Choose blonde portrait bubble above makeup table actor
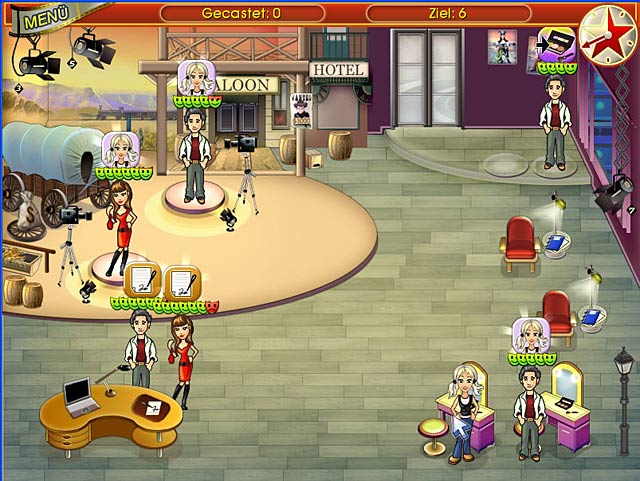The width and height of the screenshot is (640, 481). (530, 334)
